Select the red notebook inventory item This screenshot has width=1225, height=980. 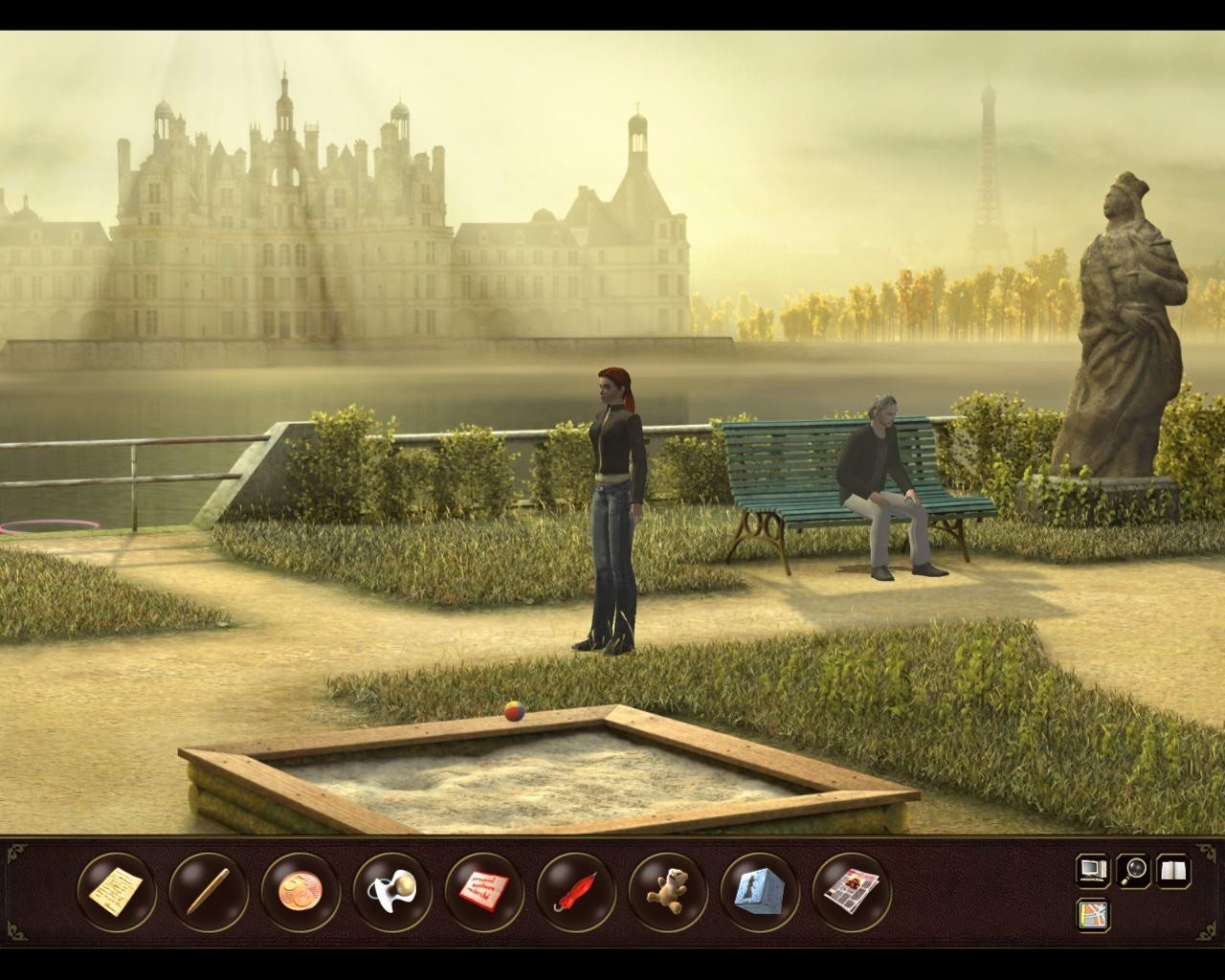pyautogui.click(x=483, y=890)
